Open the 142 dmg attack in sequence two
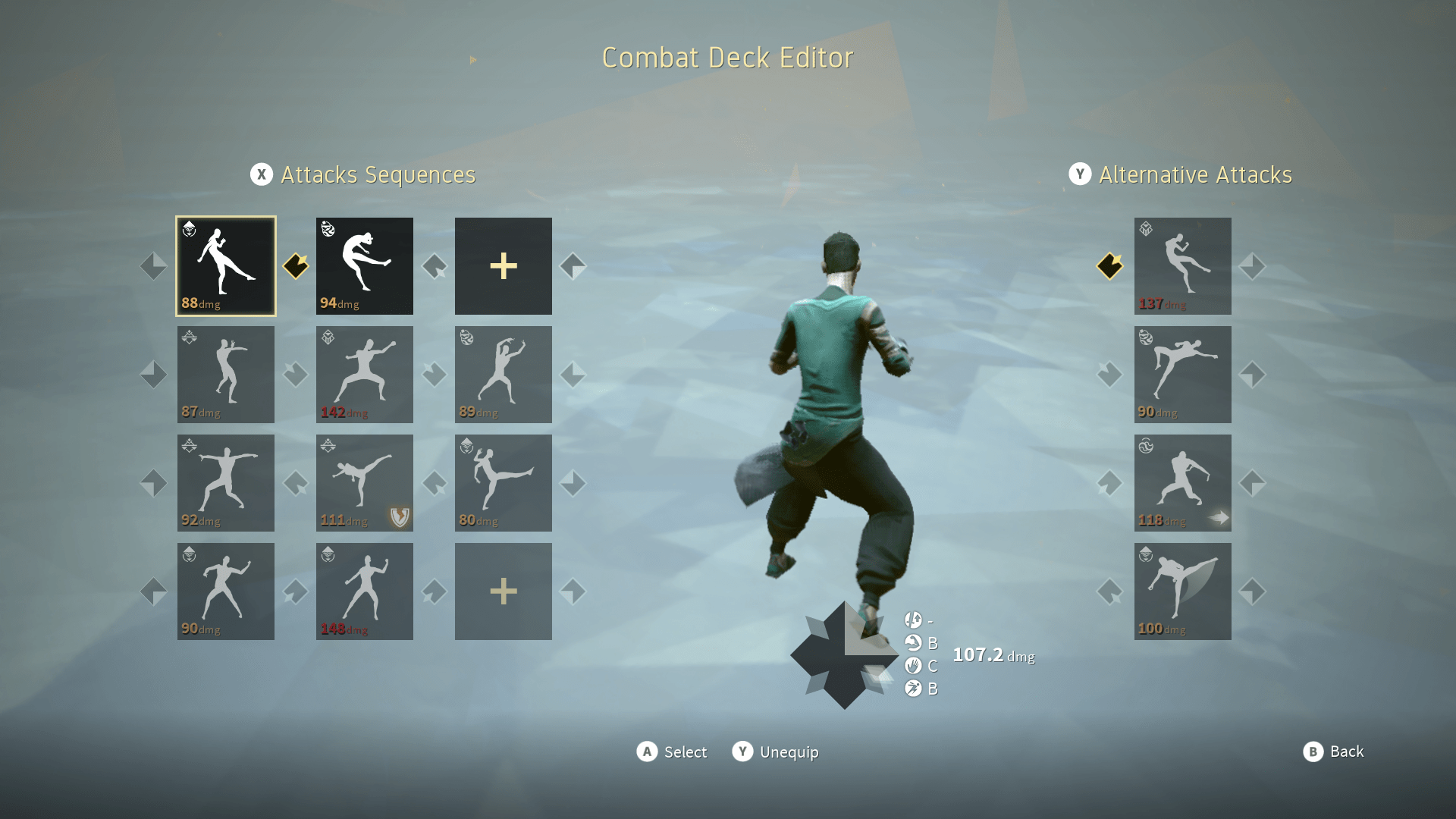The image size is (1456, 819). [365, 374]
